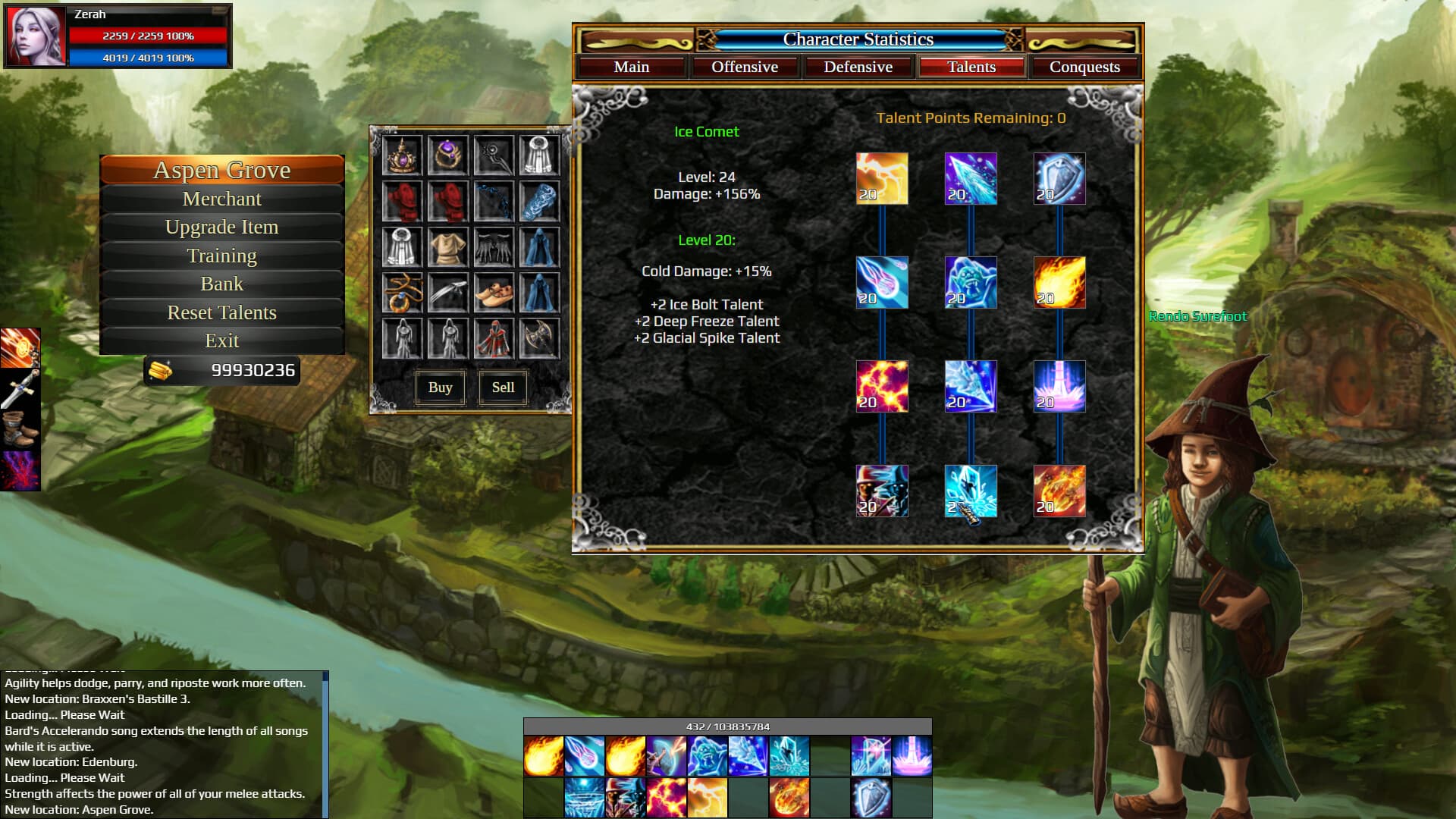Select the Fireball spell in the hotbar
The height and width of the screenshot is (819, 1456).
point(543,756)
